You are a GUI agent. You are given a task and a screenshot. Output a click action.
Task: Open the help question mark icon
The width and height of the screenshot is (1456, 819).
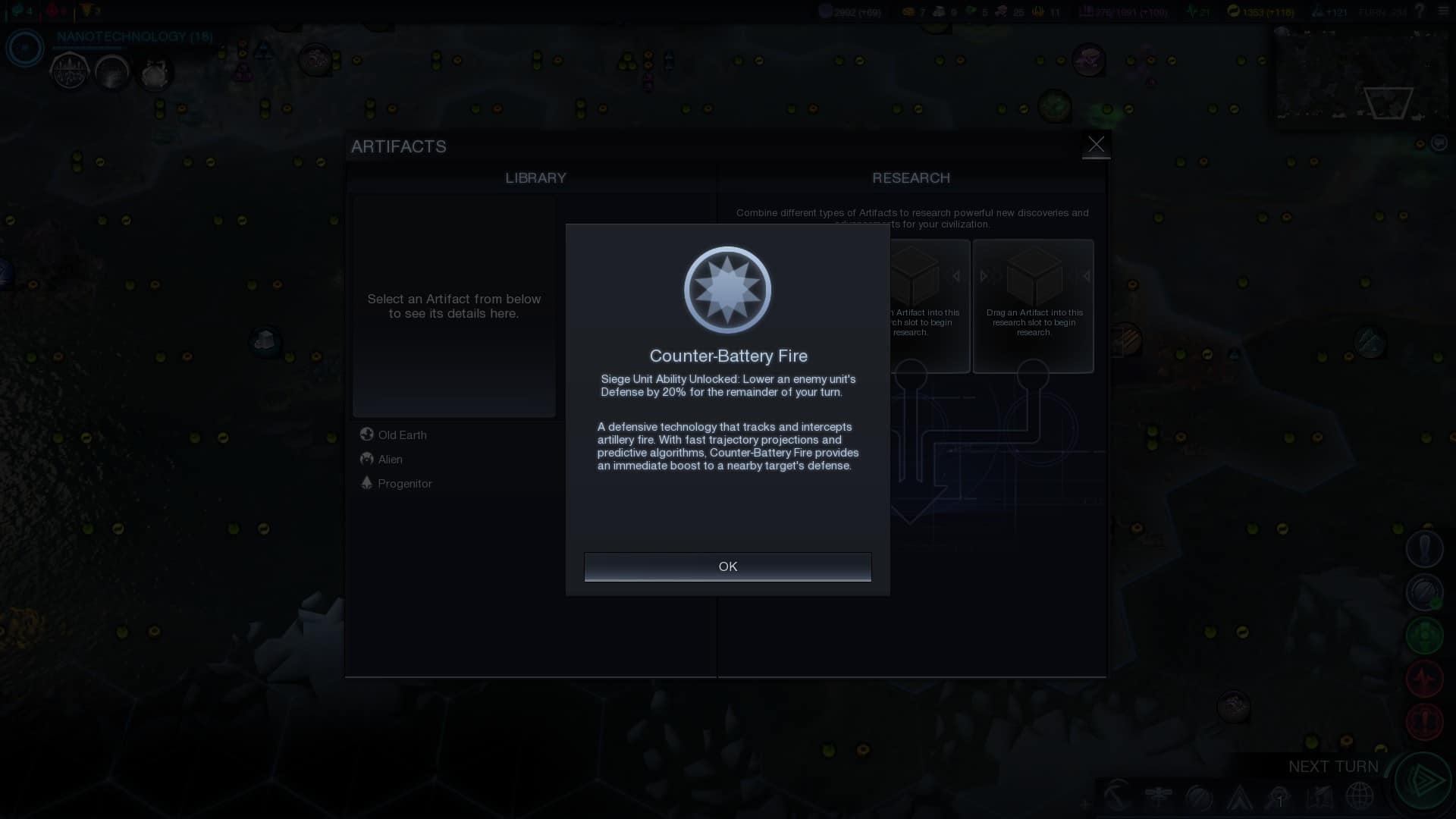(x=1420, y=11)
